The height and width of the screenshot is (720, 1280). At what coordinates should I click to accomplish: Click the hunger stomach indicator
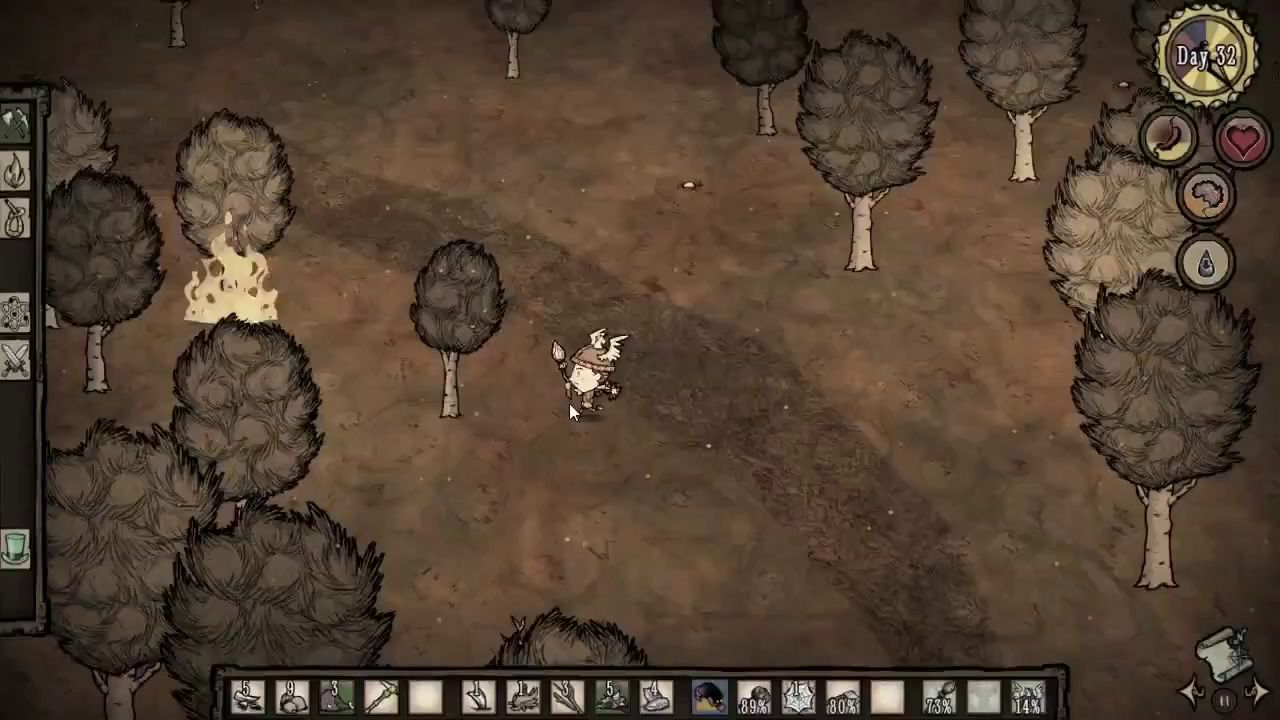(x=1166, y=138)
